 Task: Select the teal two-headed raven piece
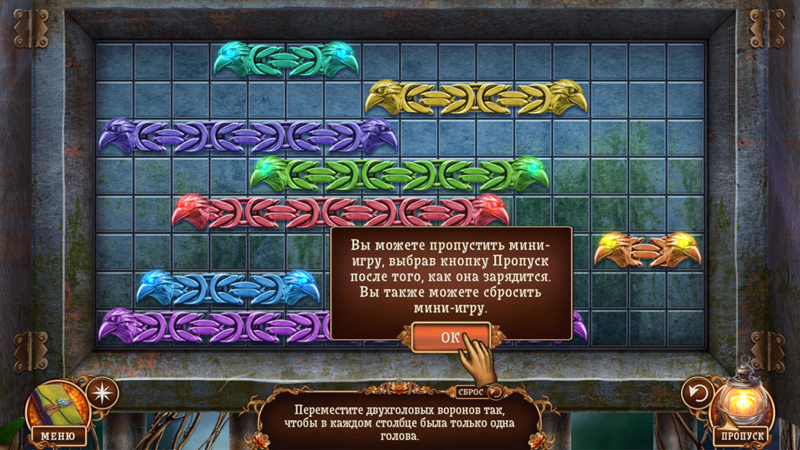click(286, 59)
